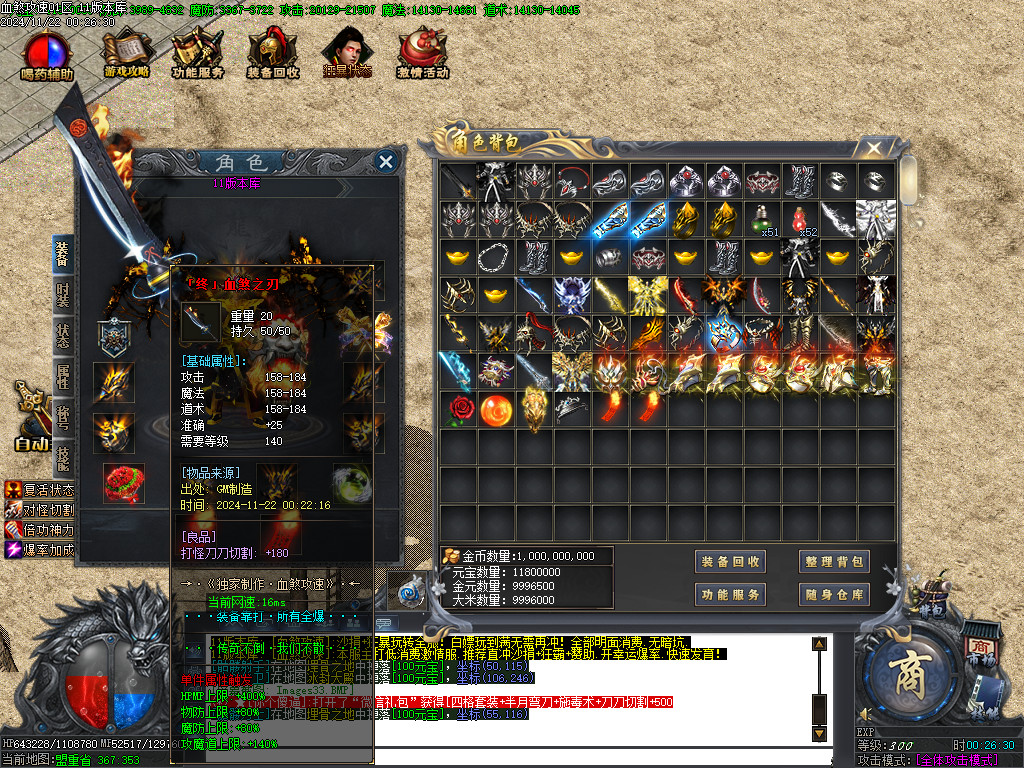
Task: Click the 功能服务 button in the bag window
Action: click(731, 595)
